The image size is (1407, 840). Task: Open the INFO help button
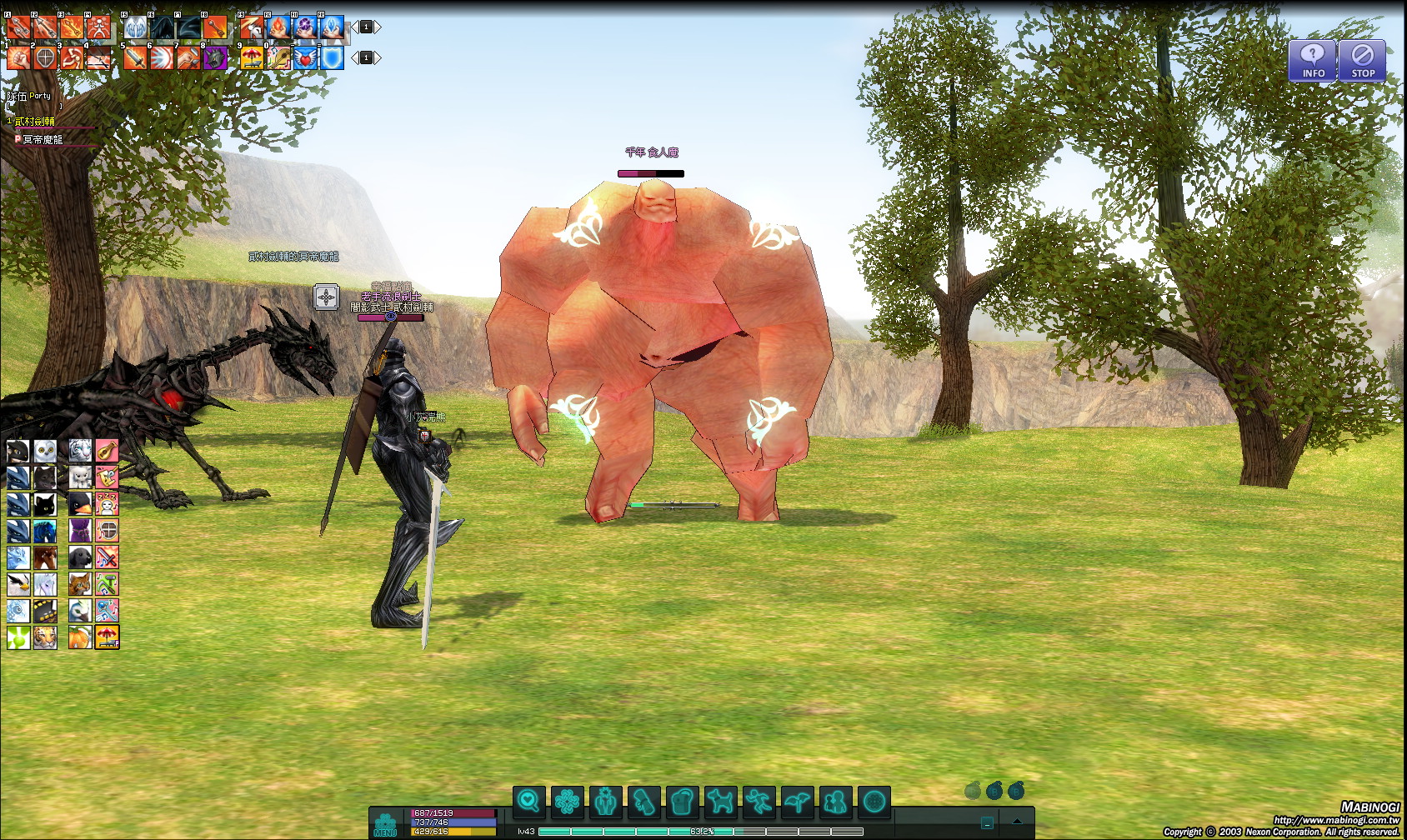[1313, 61]
